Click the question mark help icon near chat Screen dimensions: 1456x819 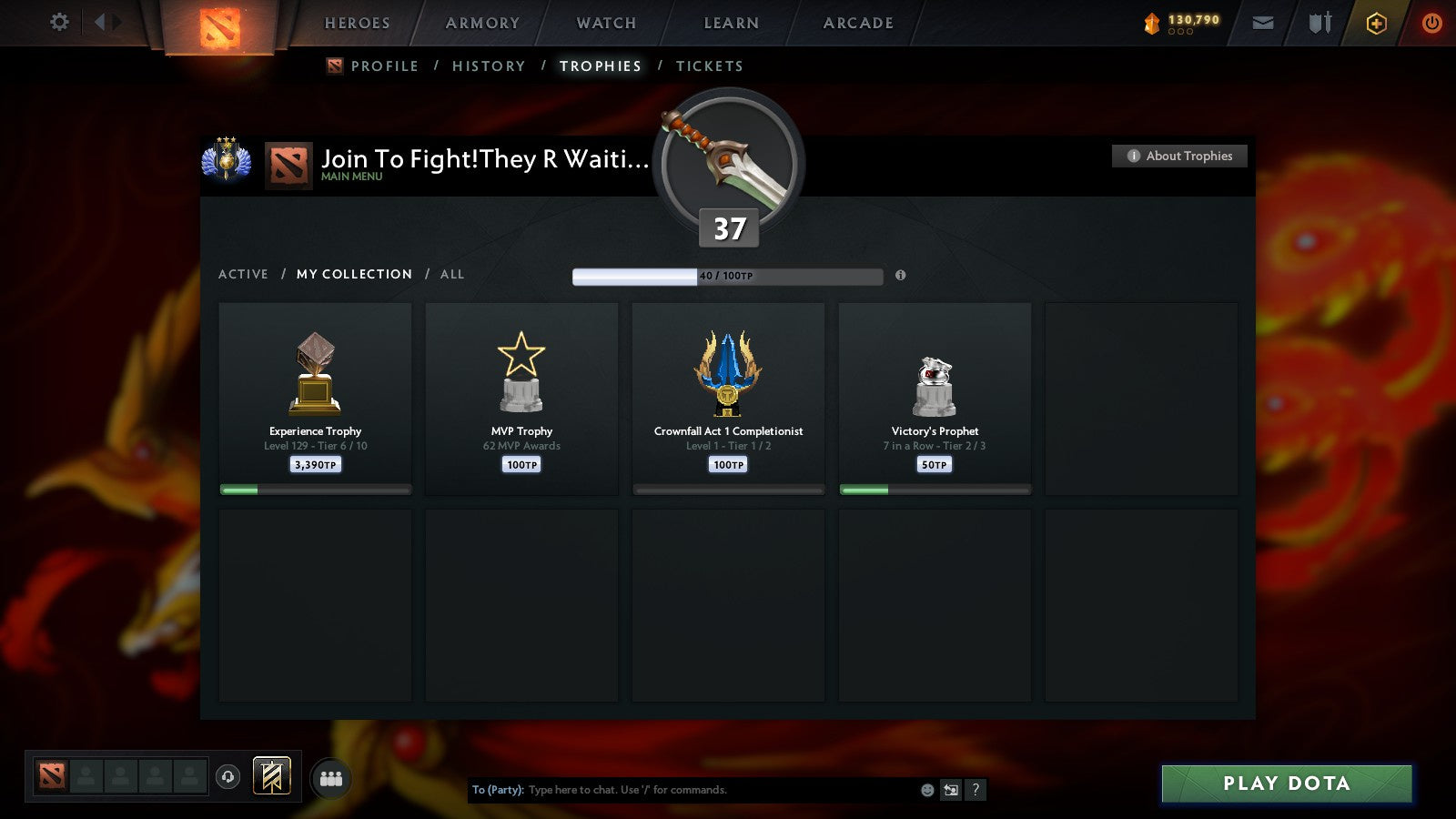point(976,790)
